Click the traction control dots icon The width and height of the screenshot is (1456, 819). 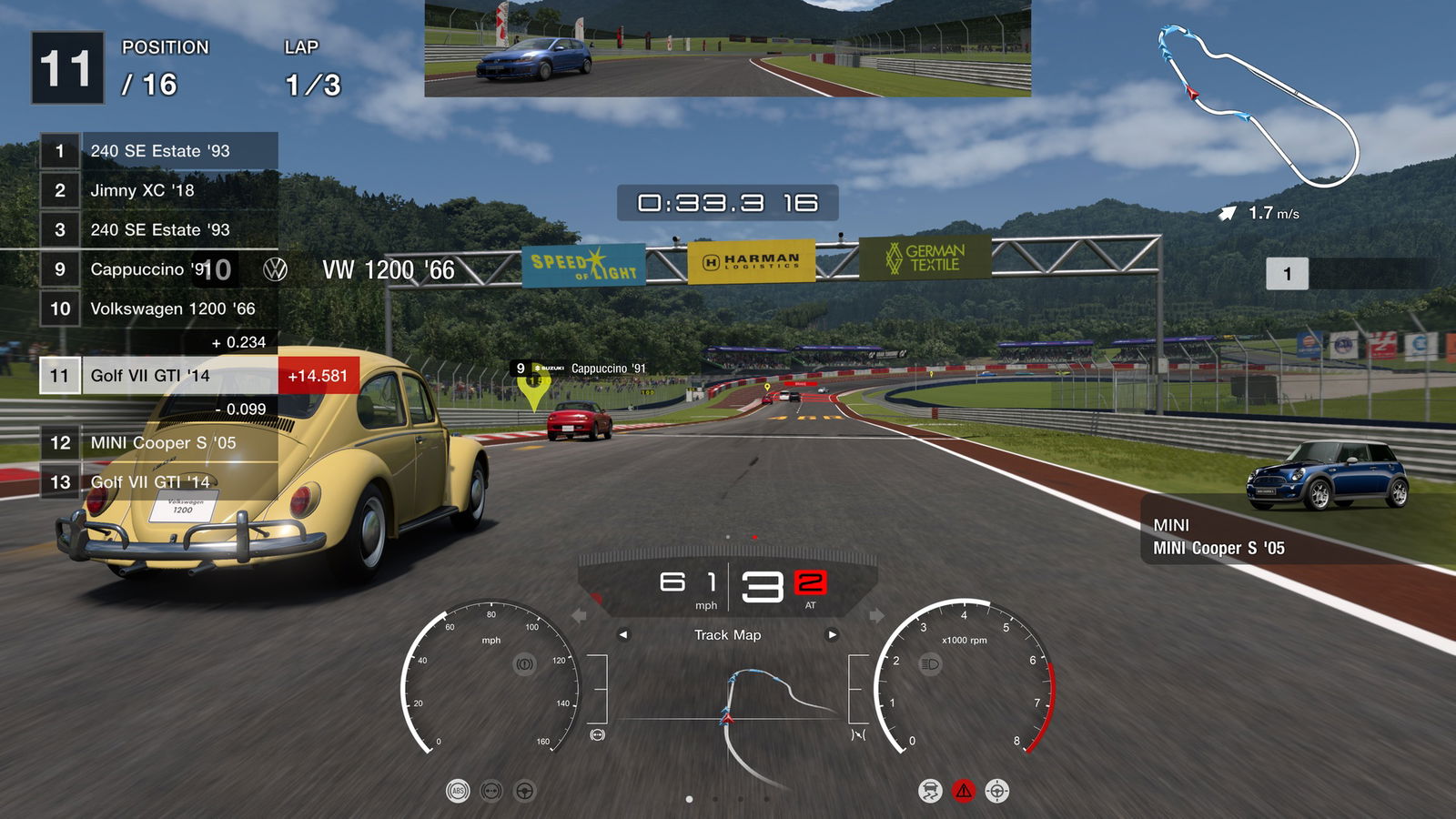pos(491,791)
